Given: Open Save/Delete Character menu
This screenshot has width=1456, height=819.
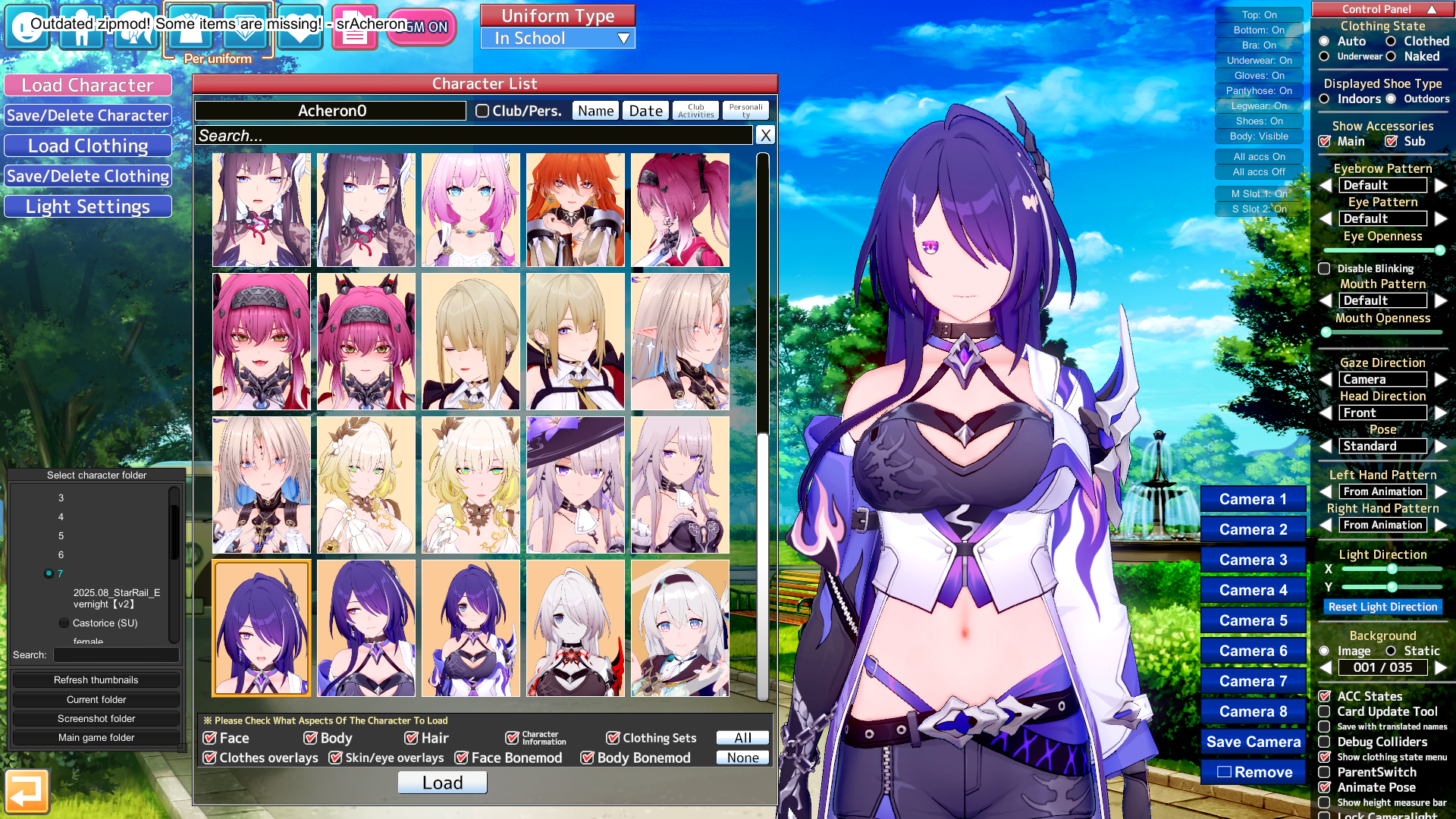Looking at the screenshot, I should tap(88, 115).
